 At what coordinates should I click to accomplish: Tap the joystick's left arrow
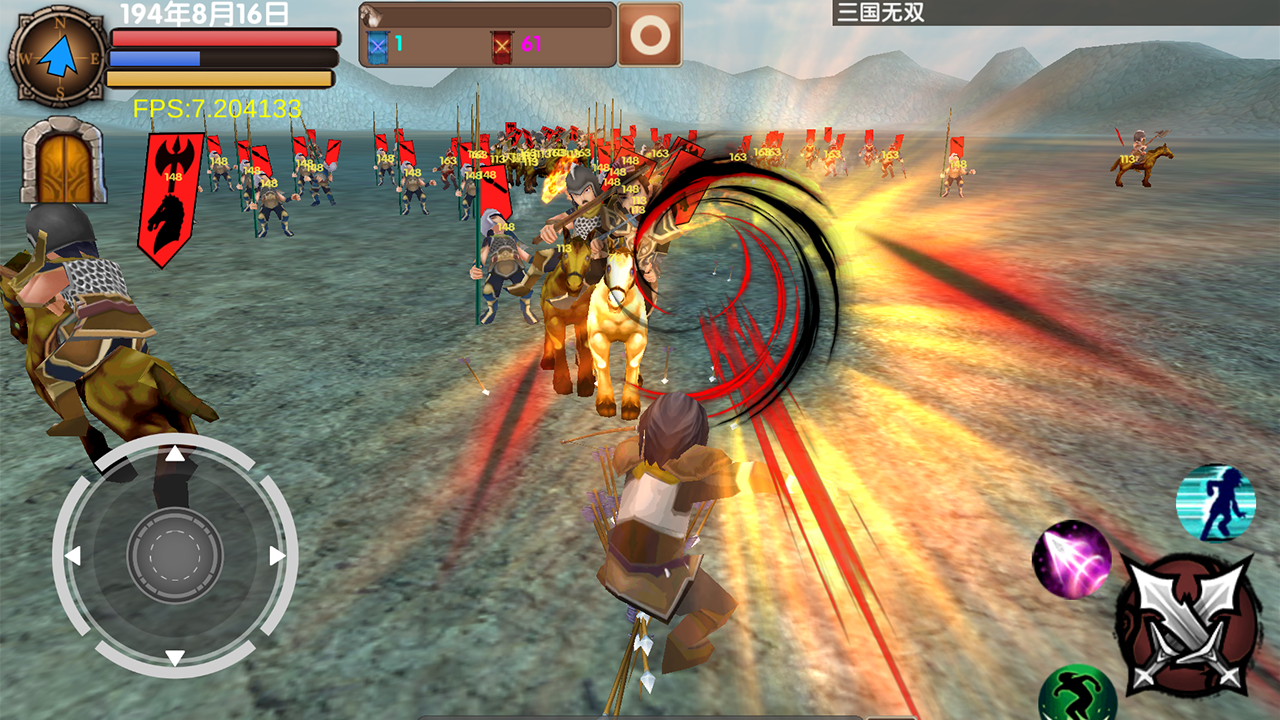point(72,556)
